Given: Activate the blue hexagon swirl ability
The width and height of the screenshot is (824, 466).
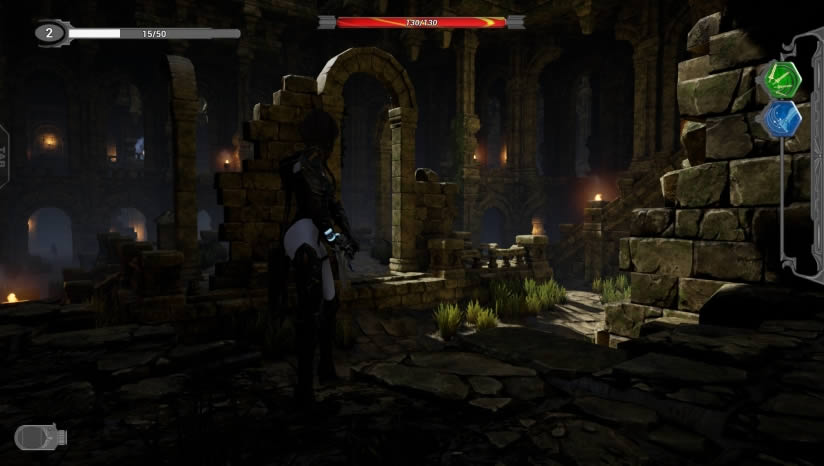Looking at the screenshot, I should [x=783, y=119].
